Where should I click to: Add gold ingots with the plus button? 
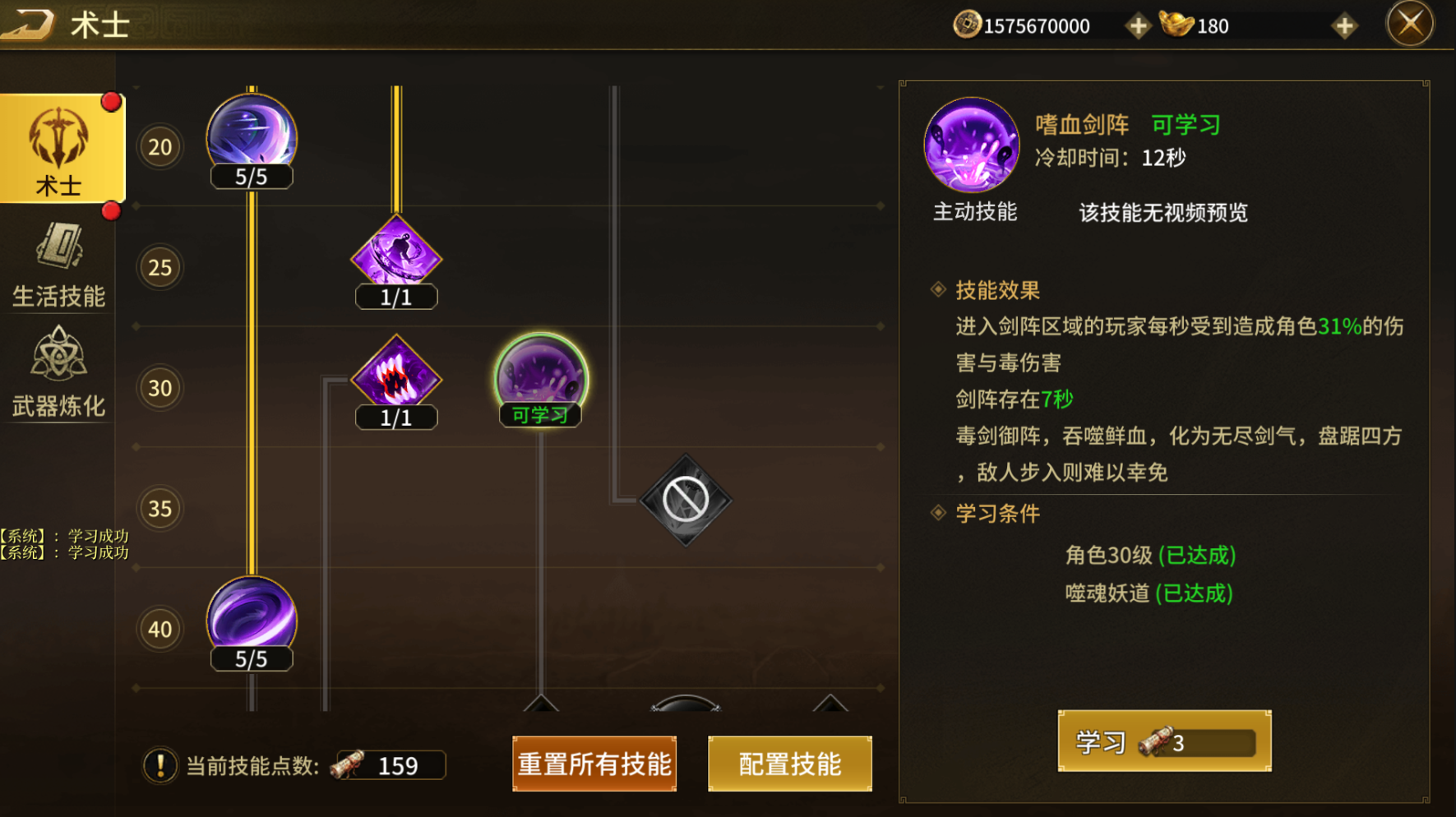[1344, 26]
